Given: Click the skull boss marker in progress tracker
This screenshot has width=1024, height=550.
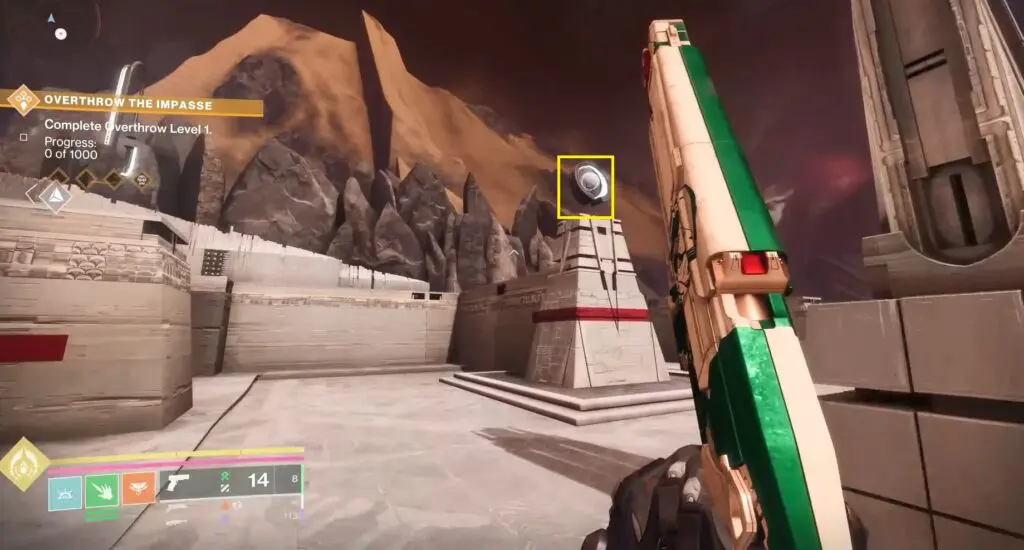Looking at the screenshot, I should [x=143, y=180].
